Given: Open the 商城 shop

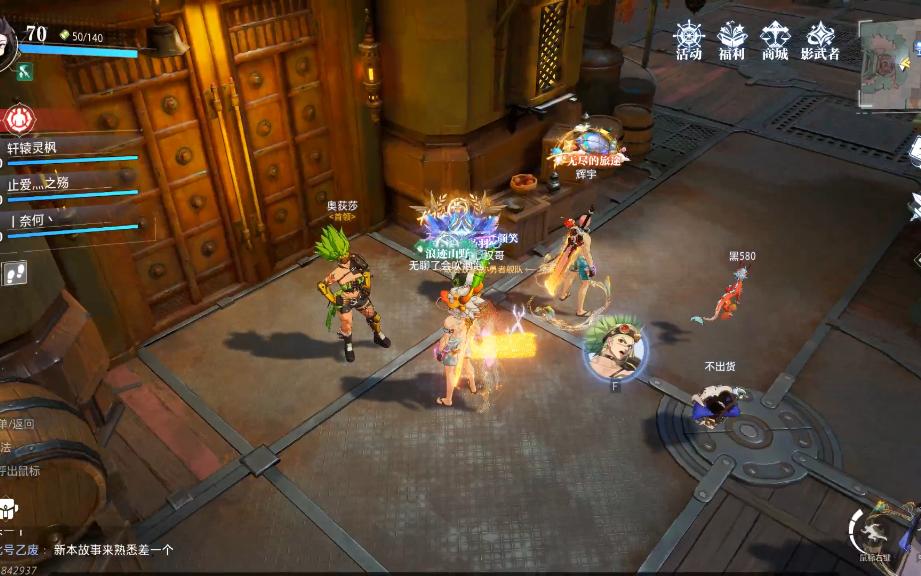Looking at the screenshot, I should (x=775, y=41).
